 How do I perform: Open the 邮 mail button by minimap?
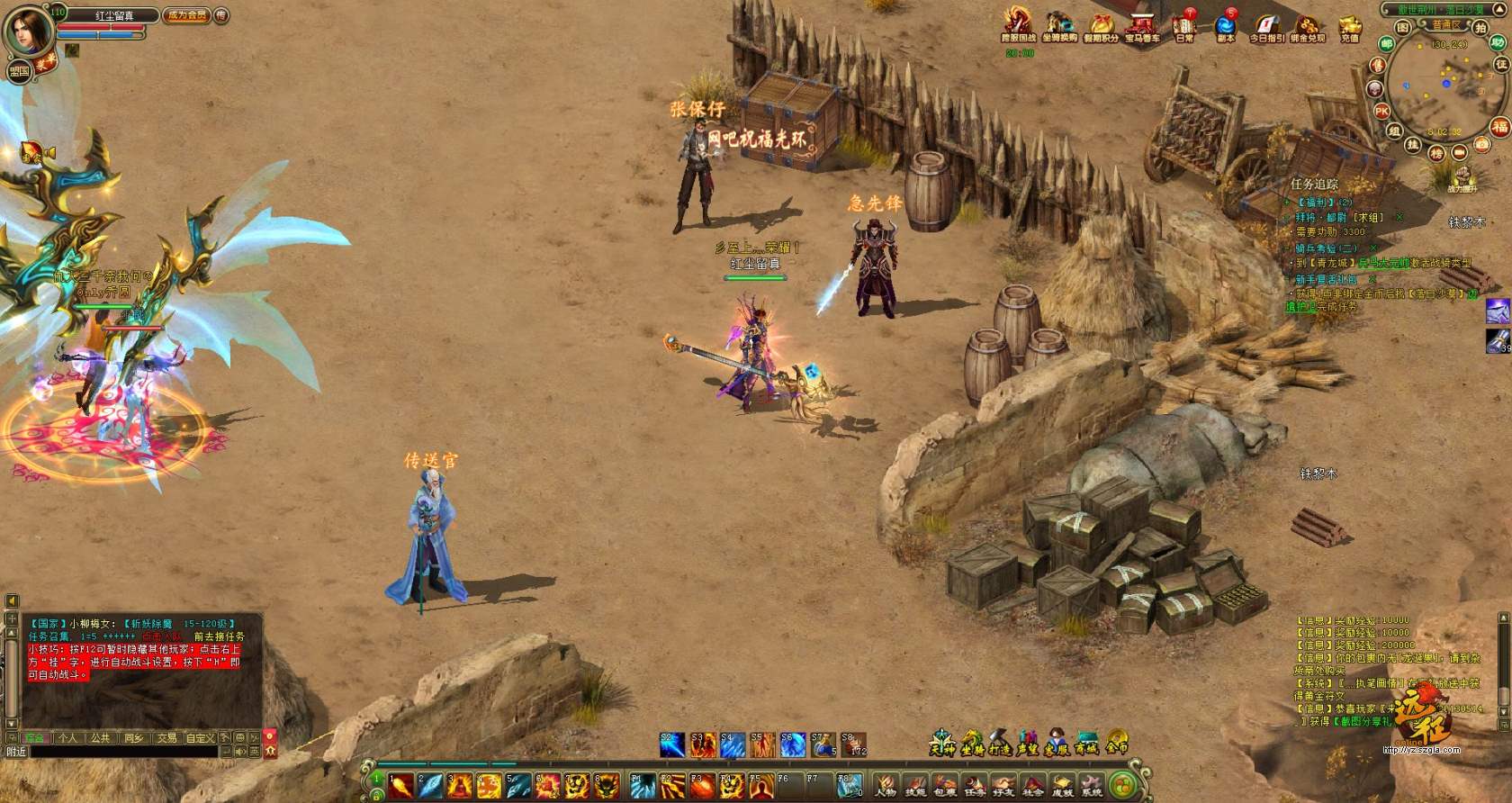pyautogui.click(x=1387, y=43)
